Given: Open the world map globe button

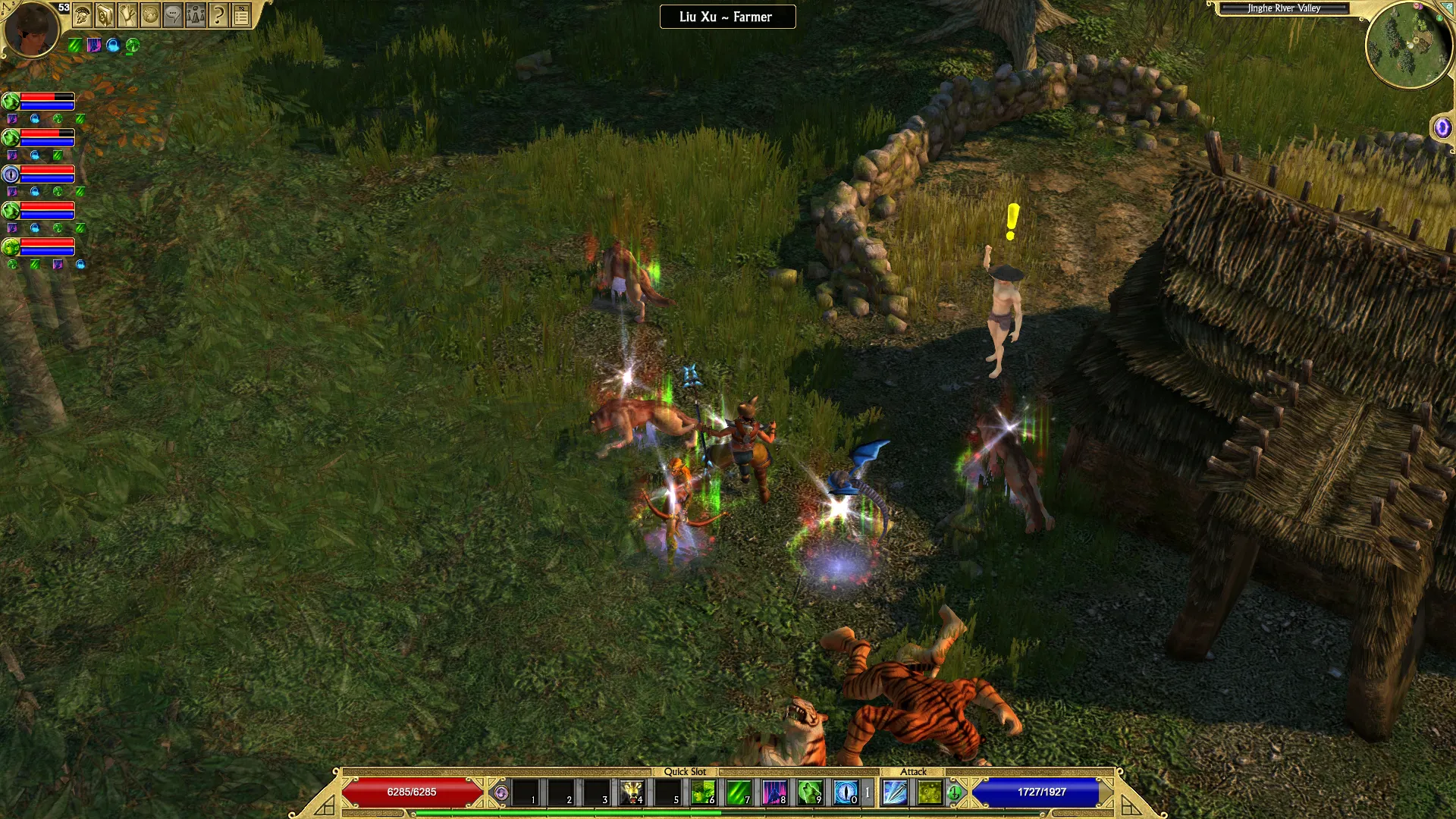Looking at the screenshot, I should pyautogui.click(x=150, y=15).
